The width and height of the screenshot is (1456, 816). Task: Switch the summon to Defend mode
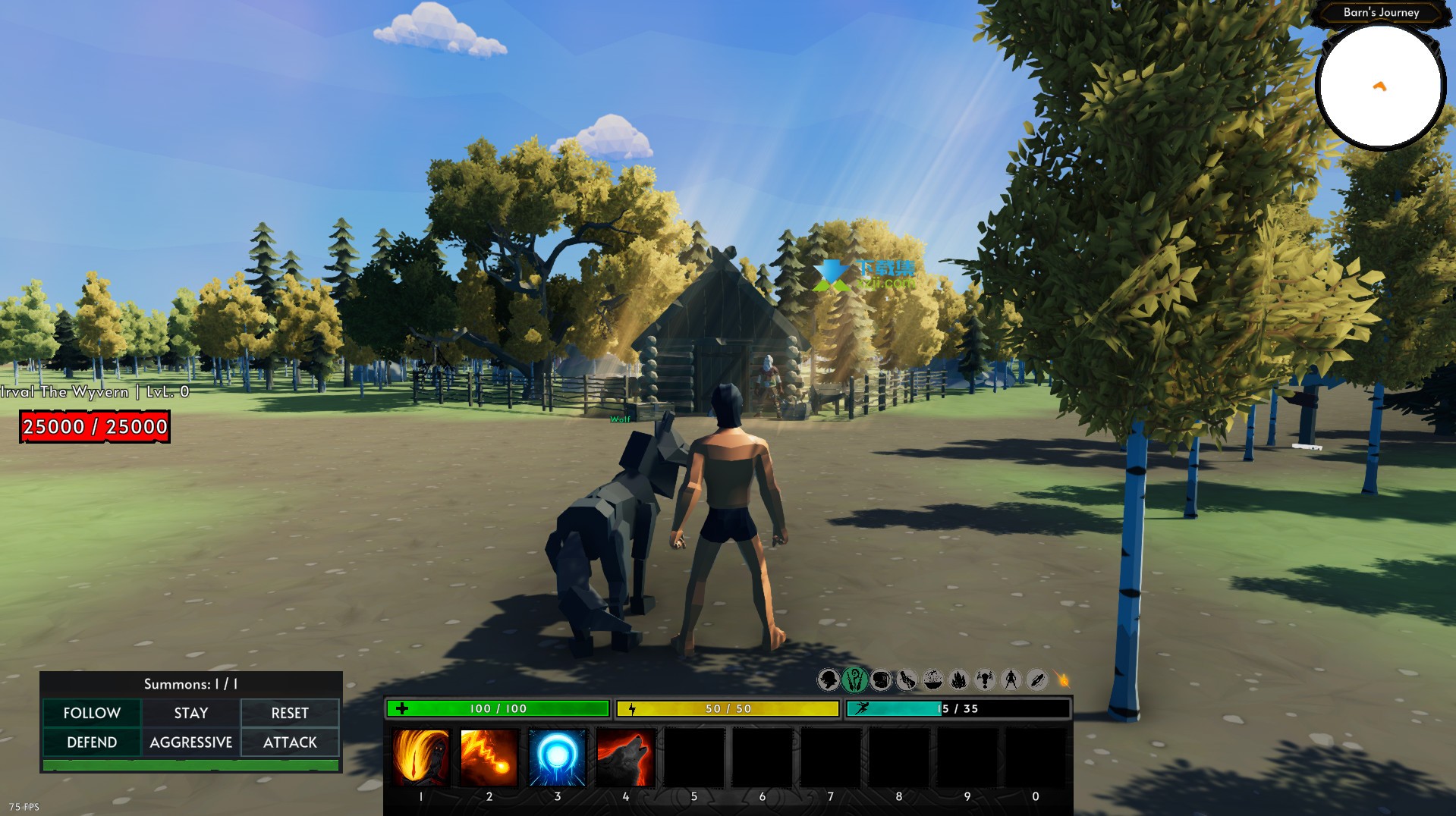(x=92, y=742)
